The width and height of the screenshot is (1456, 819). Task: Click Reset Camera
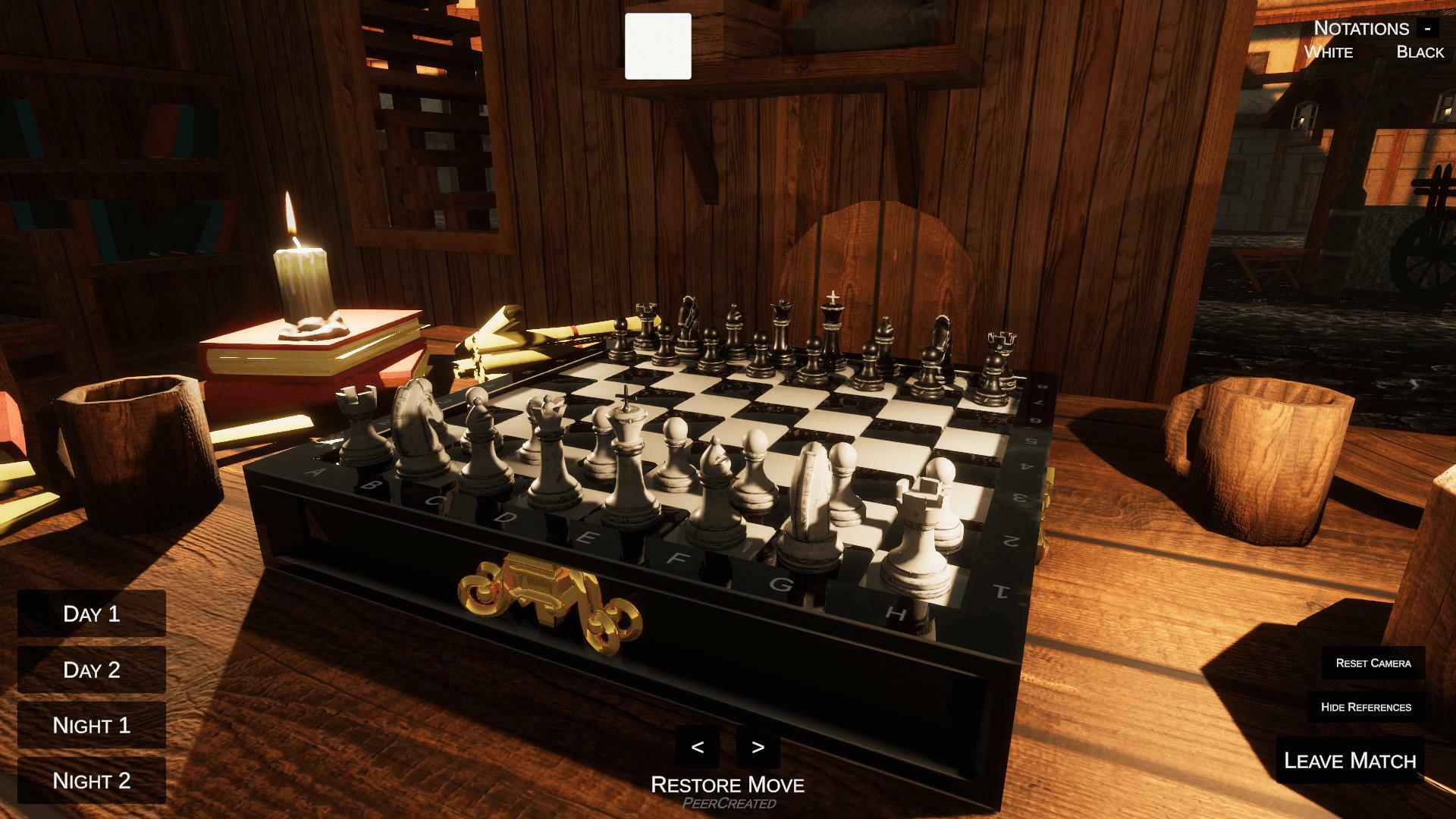click(x=1373, y=662)
